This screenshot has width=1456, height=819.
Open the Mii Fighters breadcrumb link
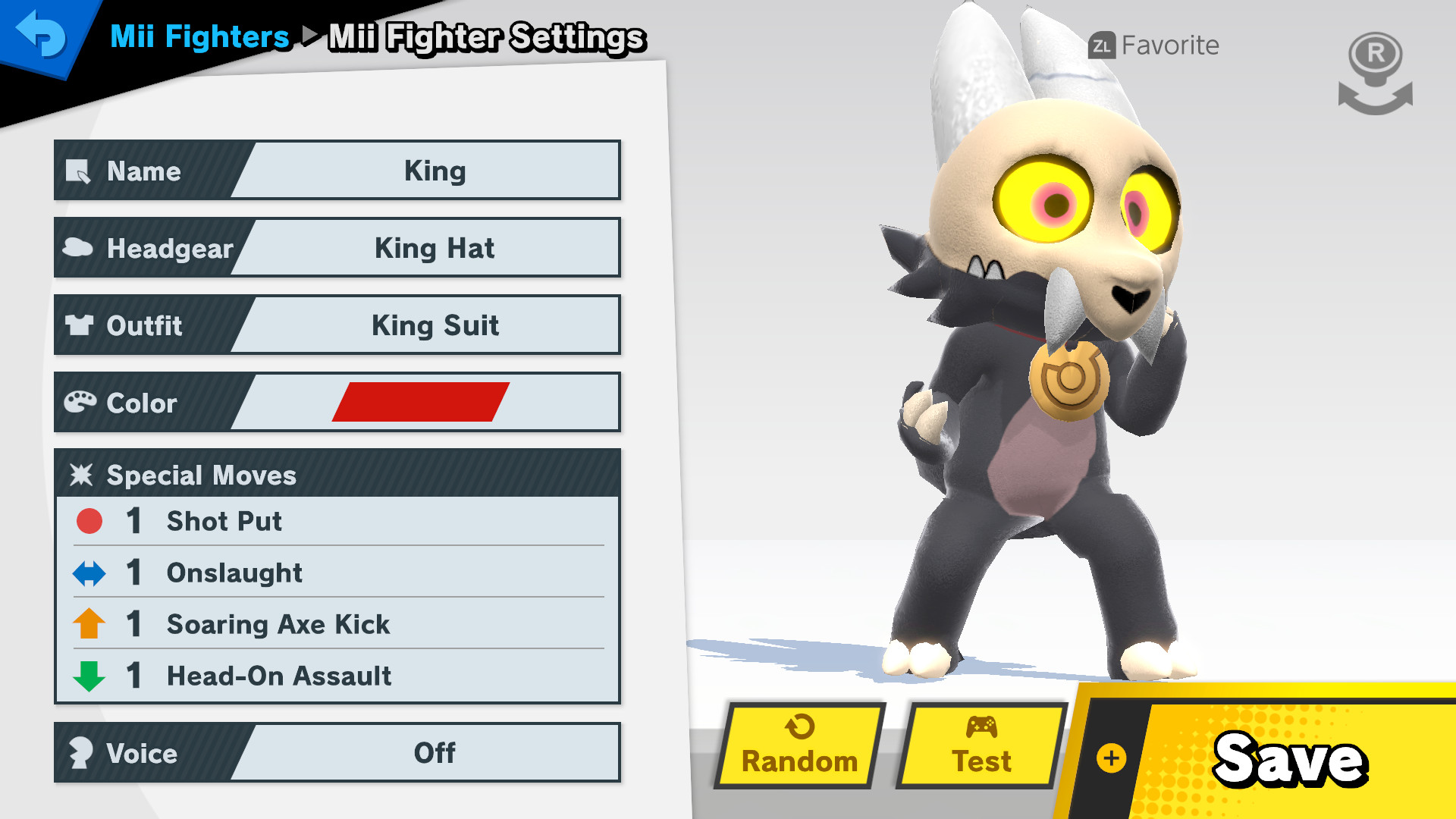coord(199,36)
